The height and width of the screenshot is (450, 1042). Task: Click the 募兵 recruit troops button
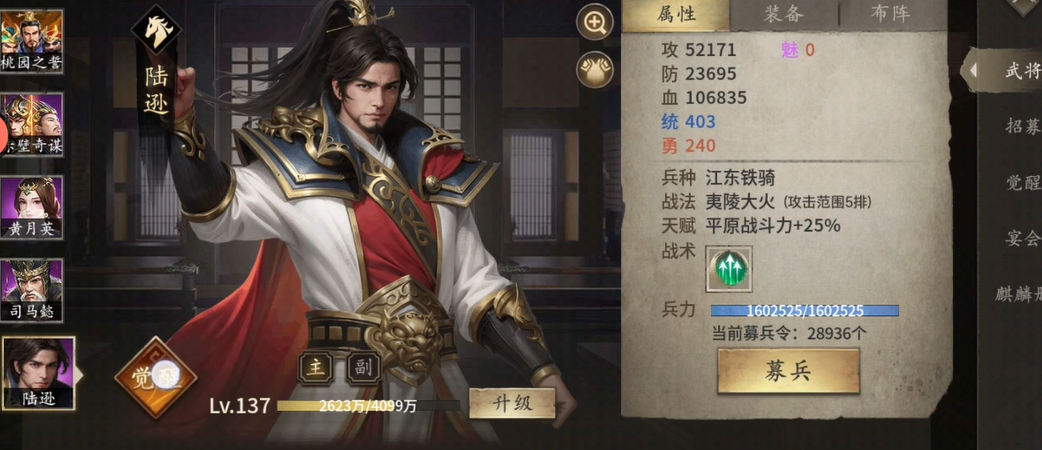pos(788,371)
